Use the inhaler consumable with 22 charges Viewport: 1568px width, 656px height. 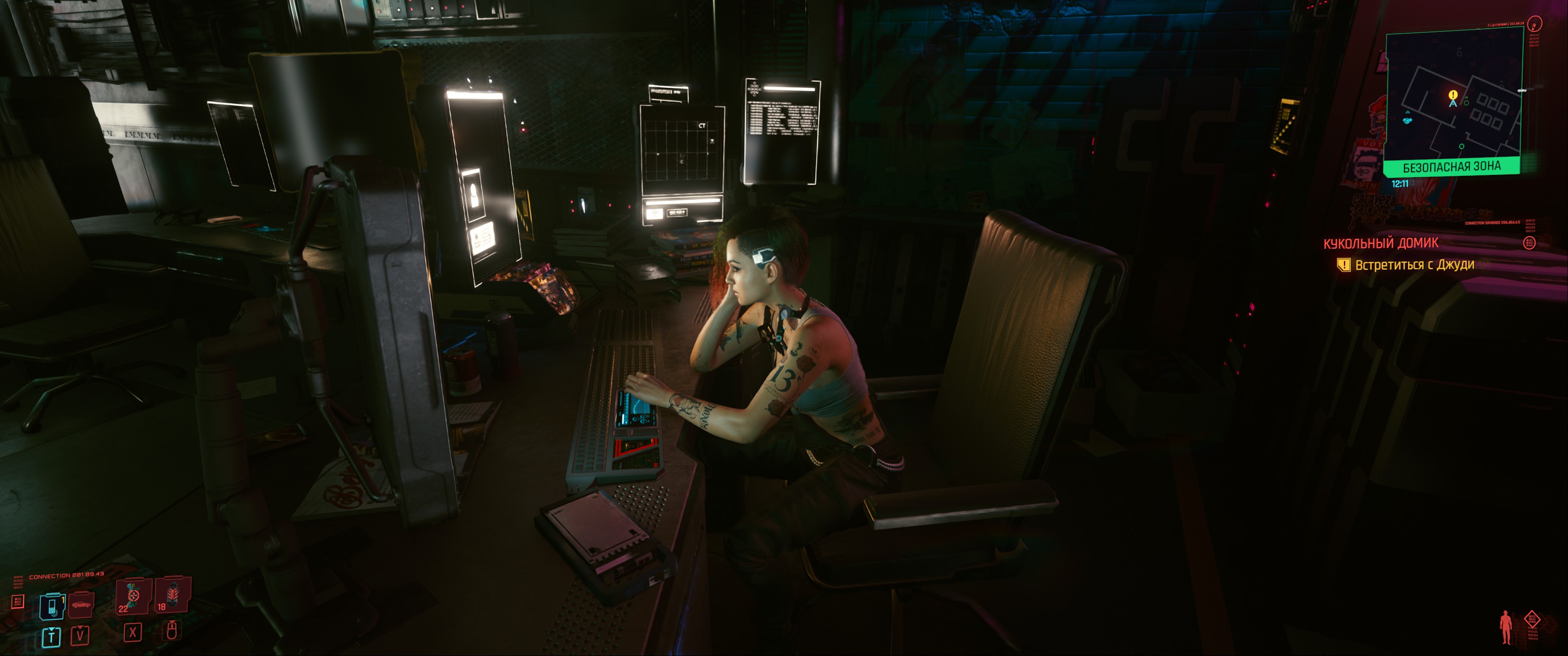tap(132, 597)
